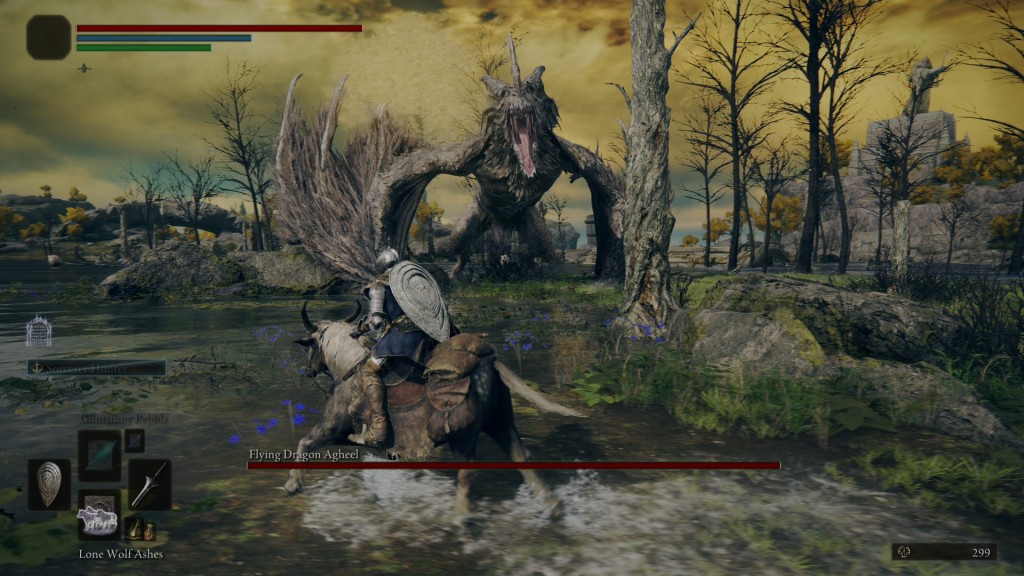
Task: Use the Lone Wolf Ashes item slot
Action: pos(99,516)
